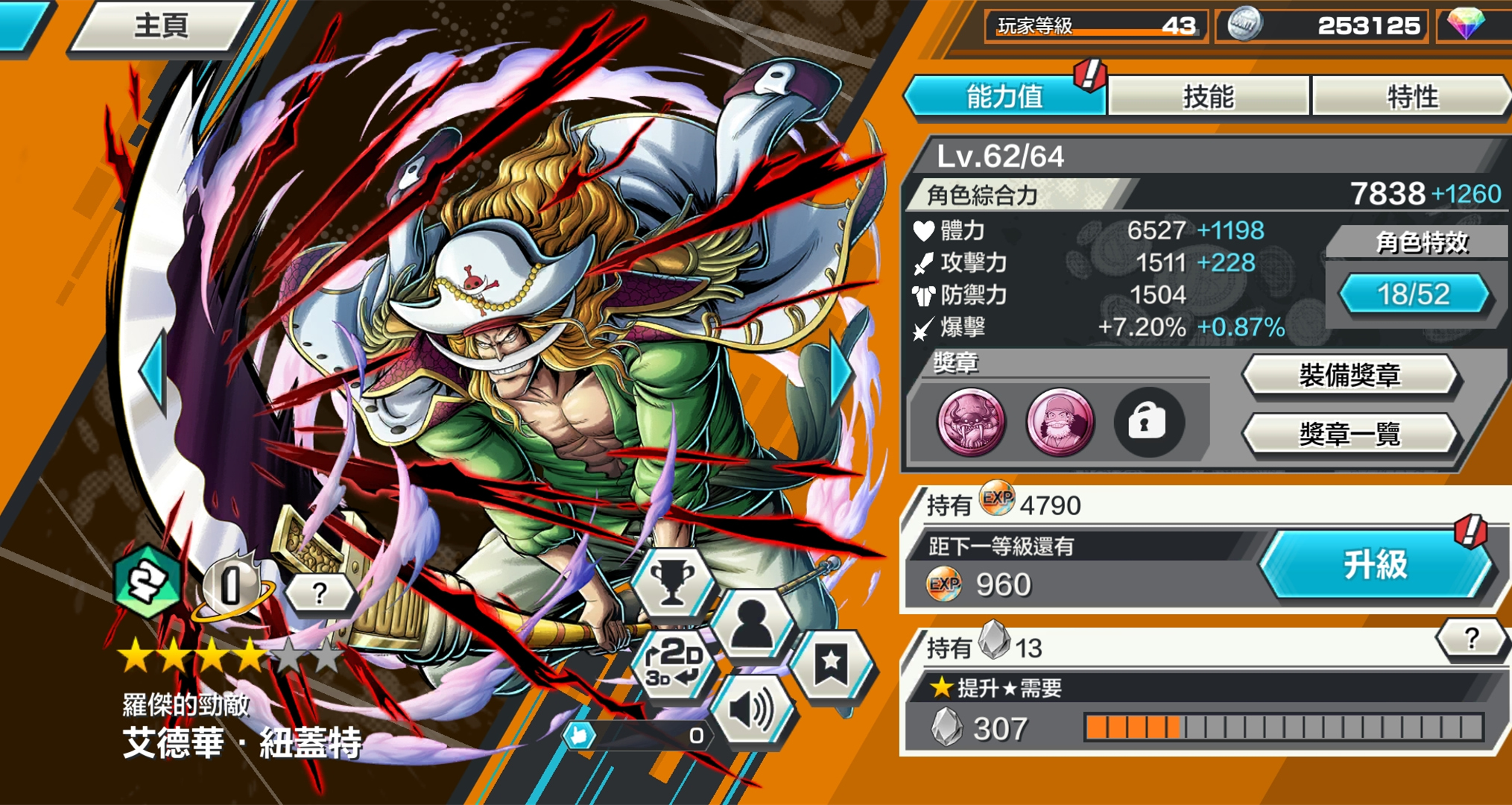Tap the star bookmark favorite icon
This screenshot has width=1512, height=805.
tap(831, 663)
